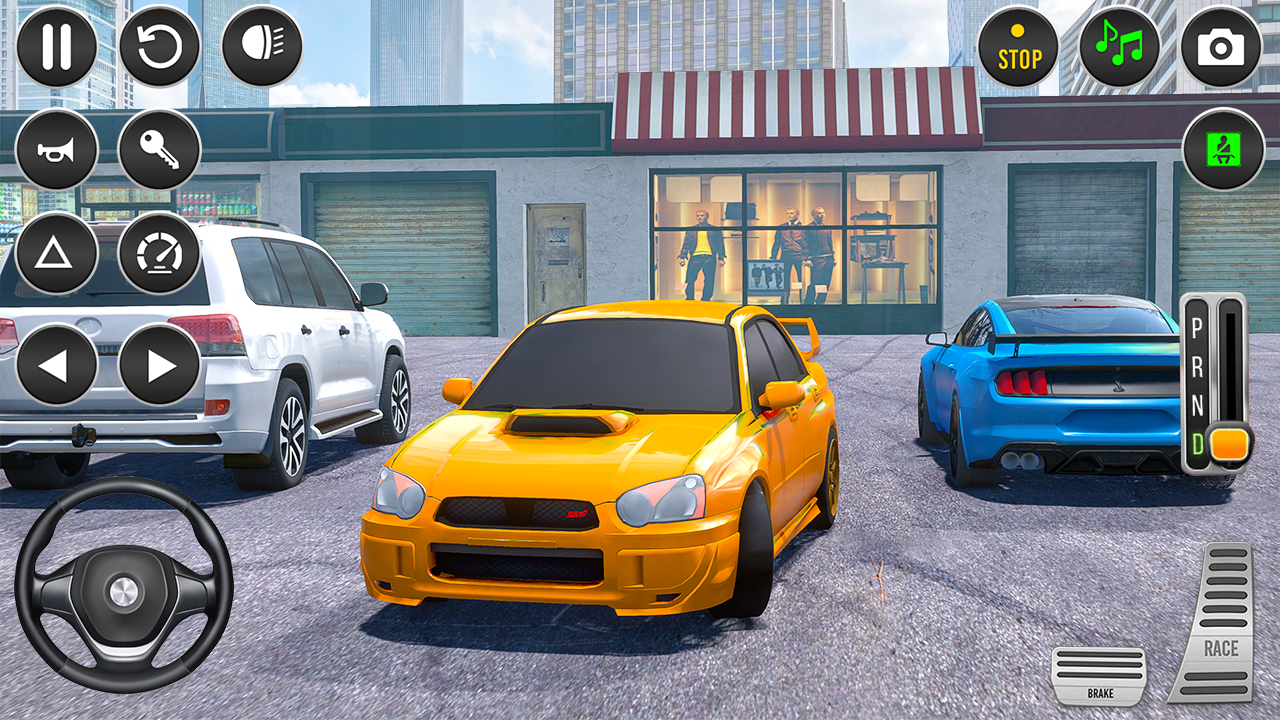
Task: Steer right using the right arrow
Action: tap(160, 363)
